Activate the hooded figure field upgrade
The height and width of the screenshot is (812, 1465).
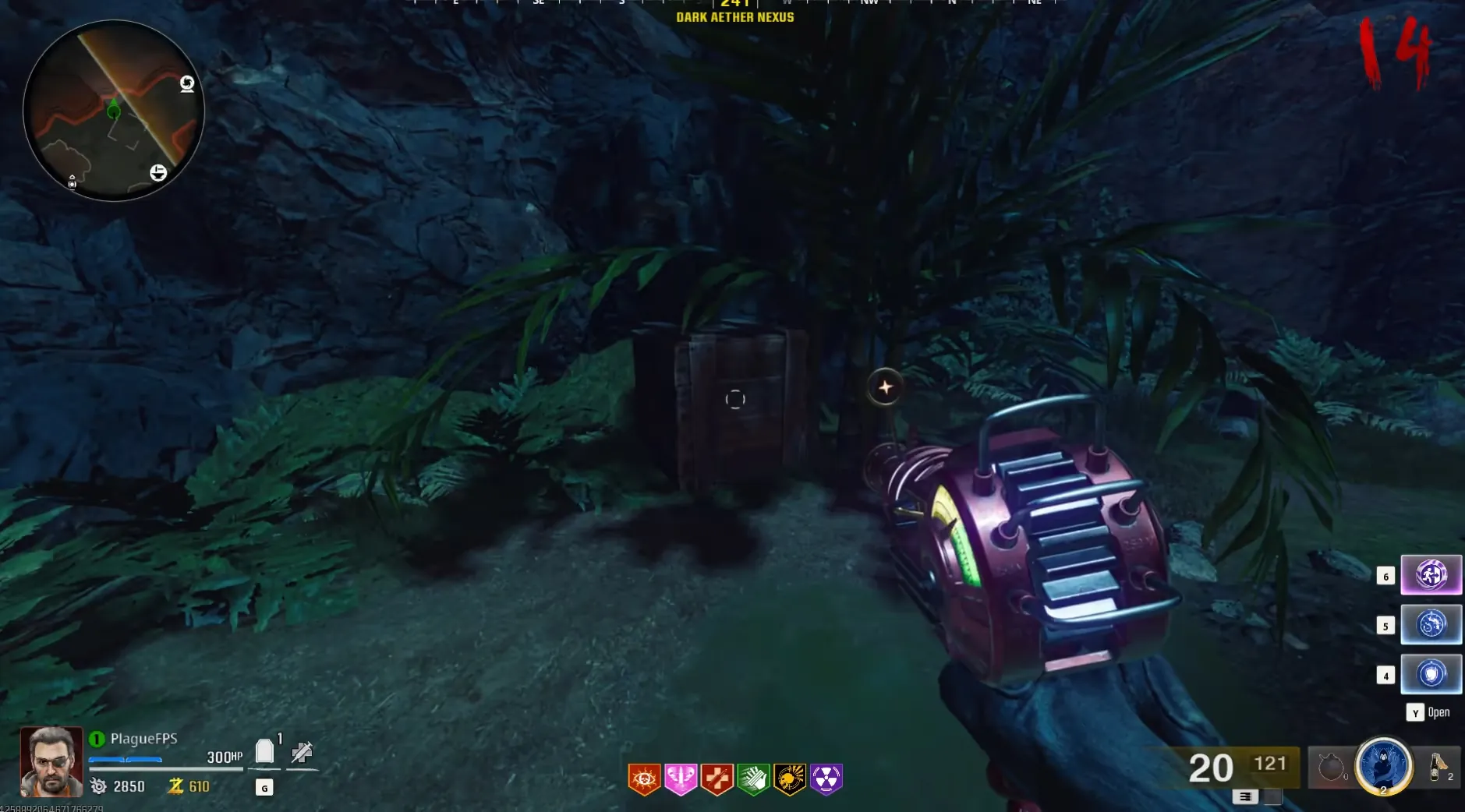coord(1384,766)
